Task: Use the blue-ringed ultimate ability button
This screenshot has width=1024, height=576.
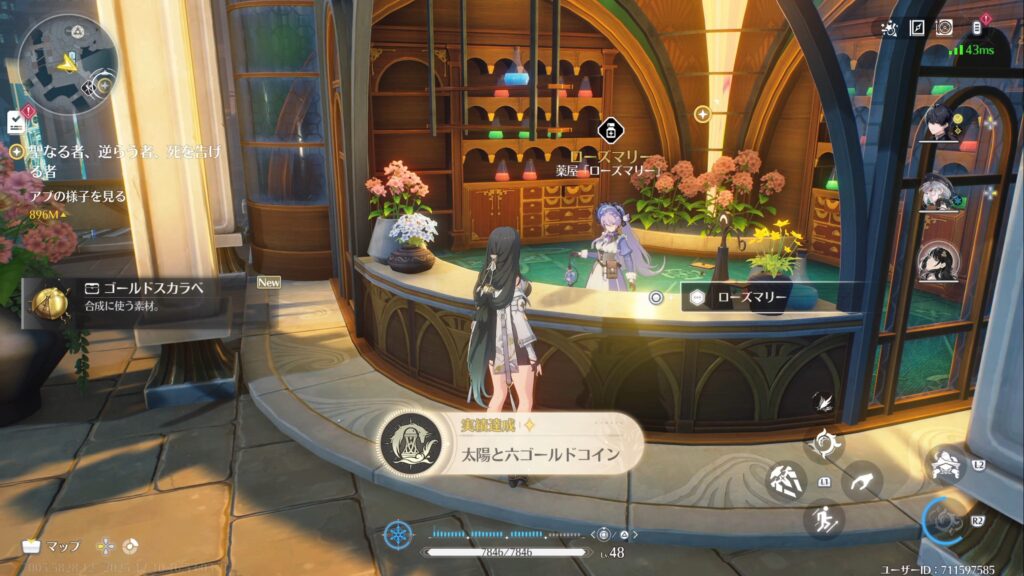Action: [x=945, y=520]
